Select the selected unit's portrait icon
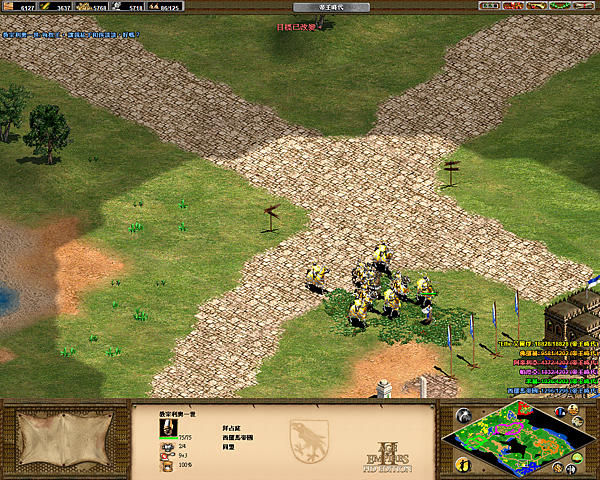This screenshot has width=600, height=480. point(168,427)
